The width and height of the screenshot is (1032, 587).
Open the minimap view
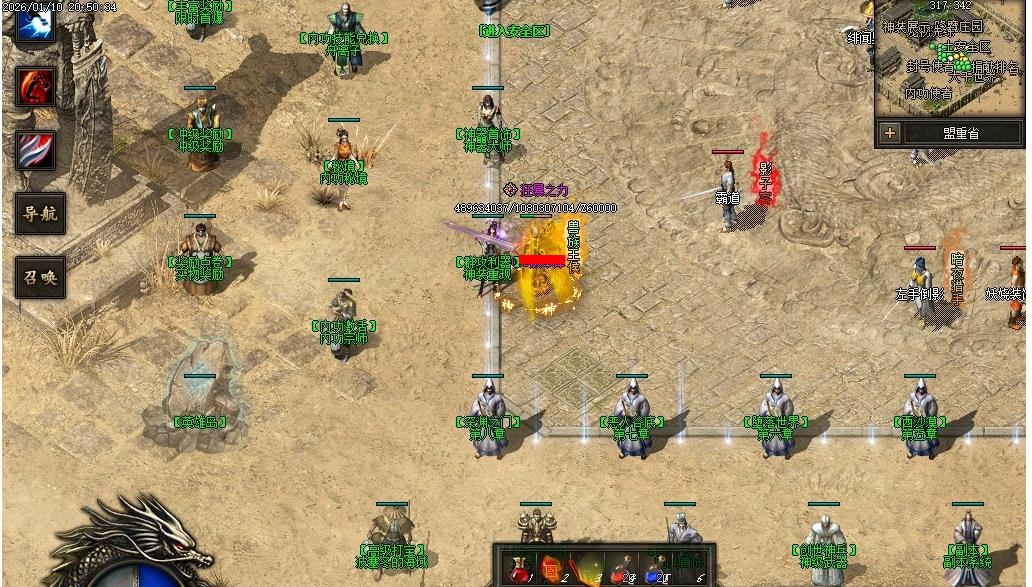[950, 60]
